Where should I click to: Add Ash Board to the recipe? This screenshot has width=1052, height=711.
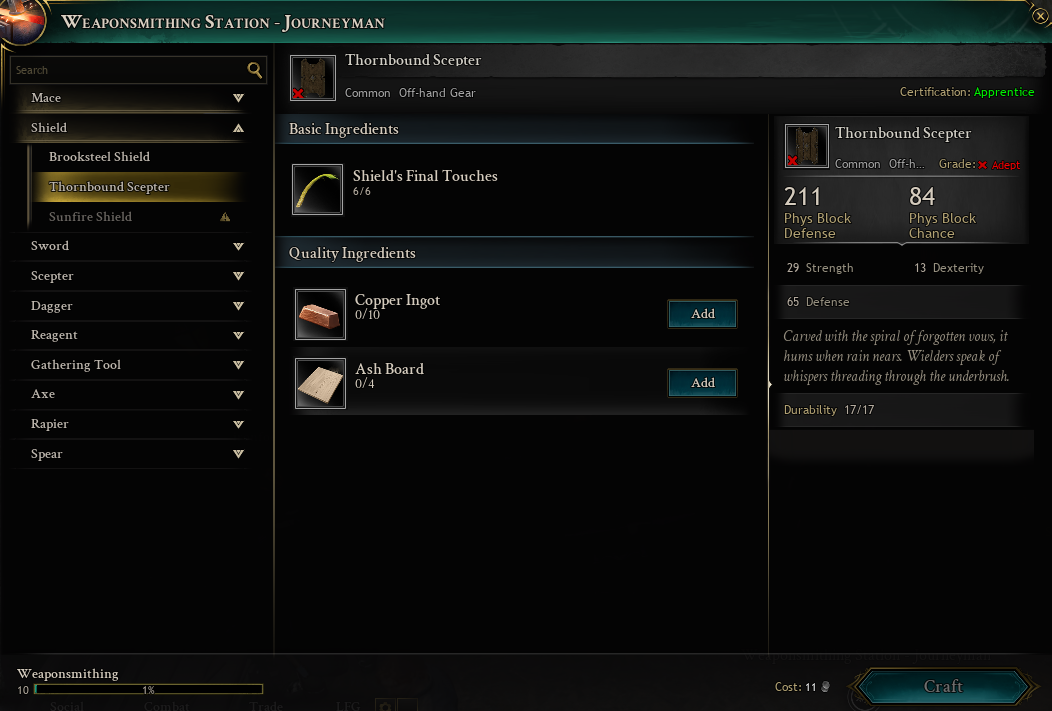(702, 383)
